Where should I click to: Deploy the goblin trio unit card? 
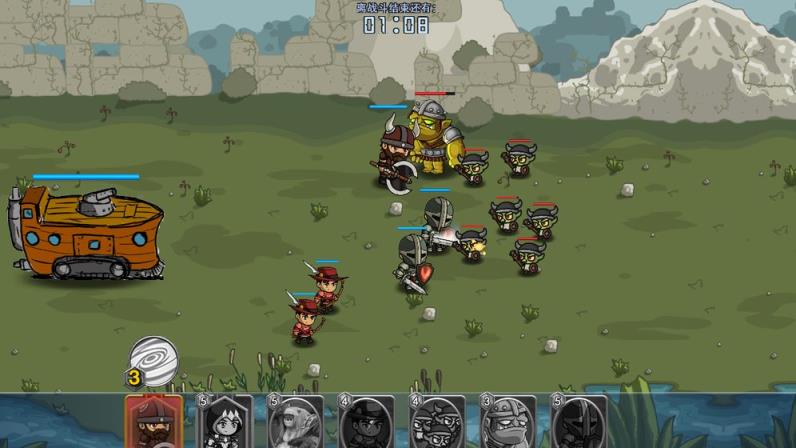pyautogui.click(x=438, y=422)
